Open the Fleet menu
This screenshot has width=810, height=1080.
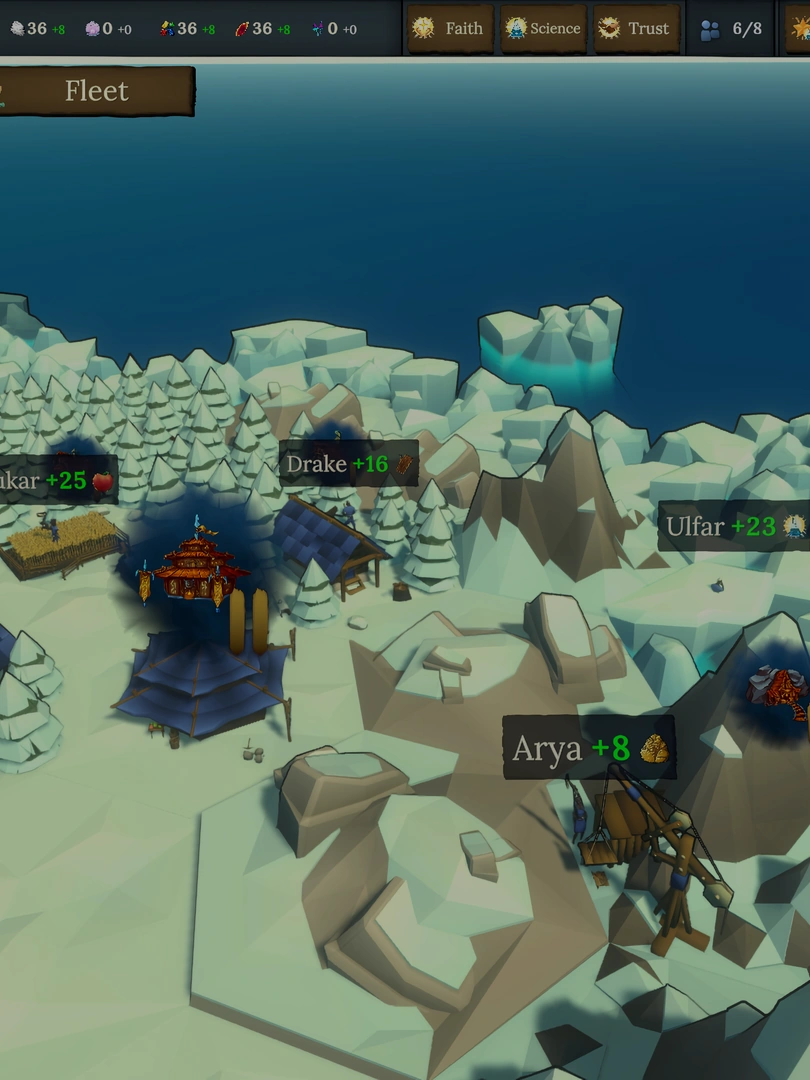[96, 91]
